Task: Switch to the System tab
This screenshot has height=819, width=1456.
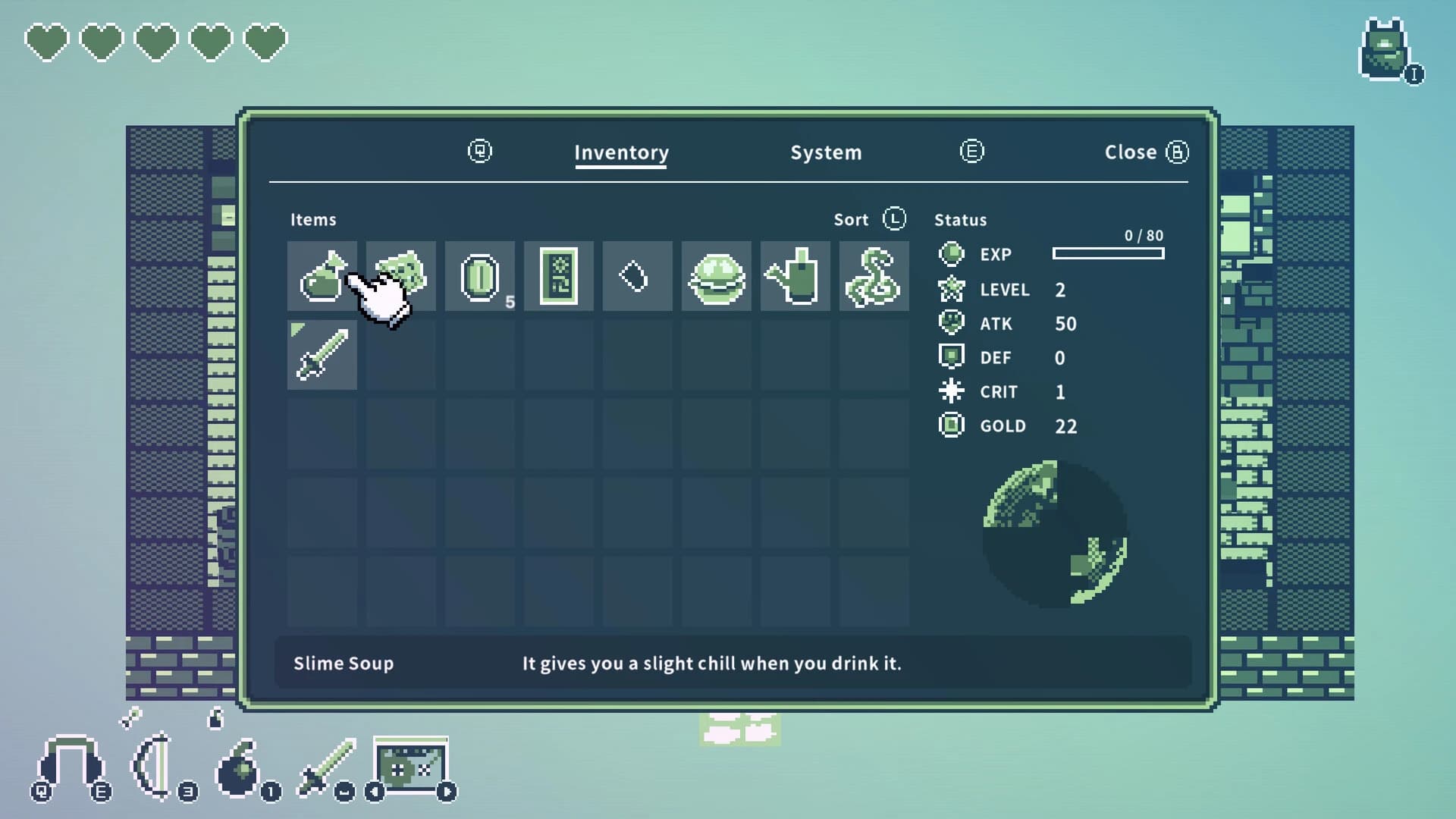Action: [x=826, y=152]
